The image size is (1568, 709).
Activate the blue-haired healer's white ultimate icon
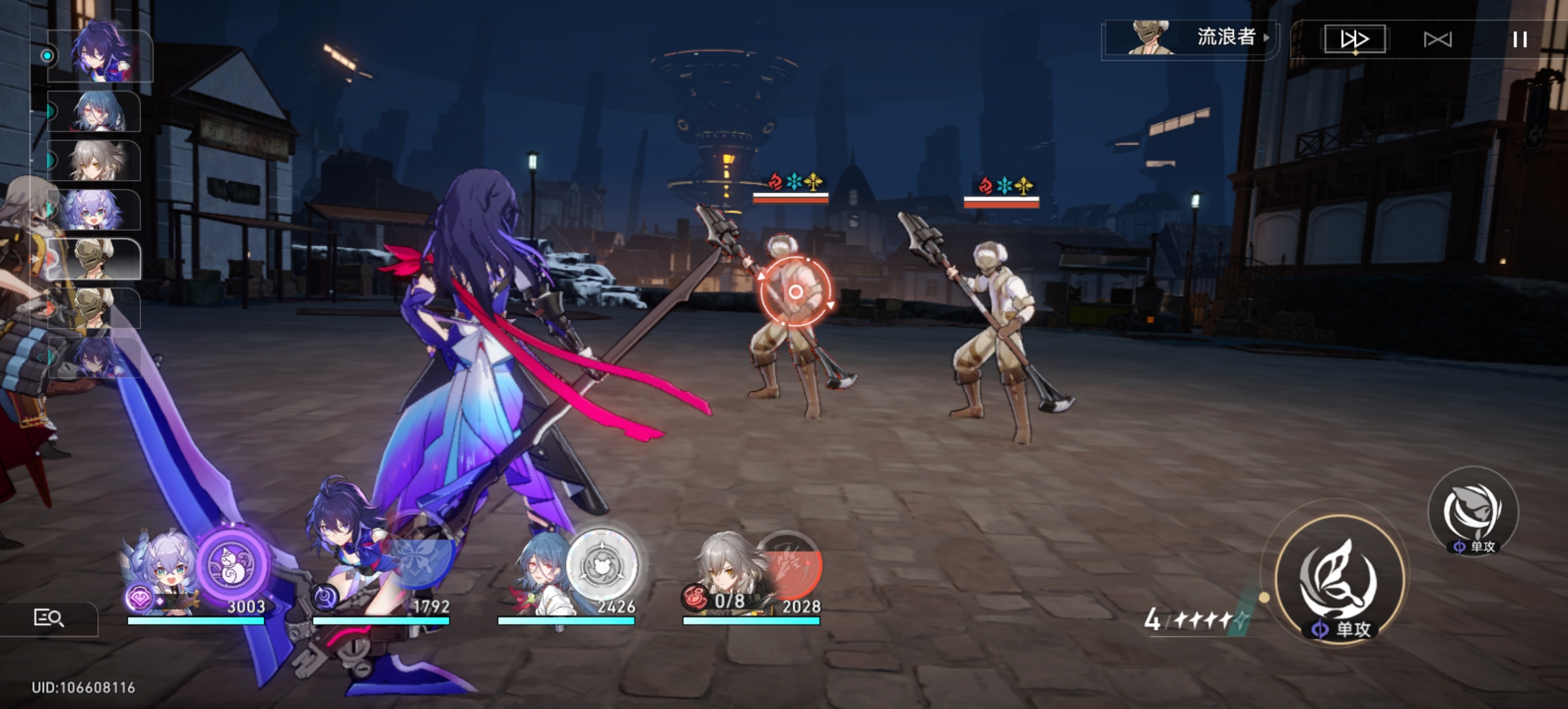click(602, 563)
